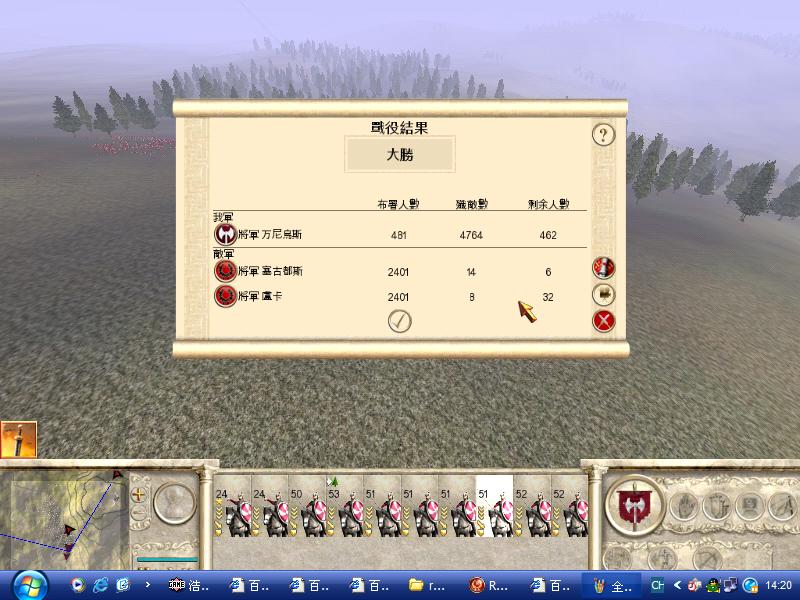The image size is (800, 600).
Task: Click the red X button on the scroll
Action: click(x=603, y=321)
